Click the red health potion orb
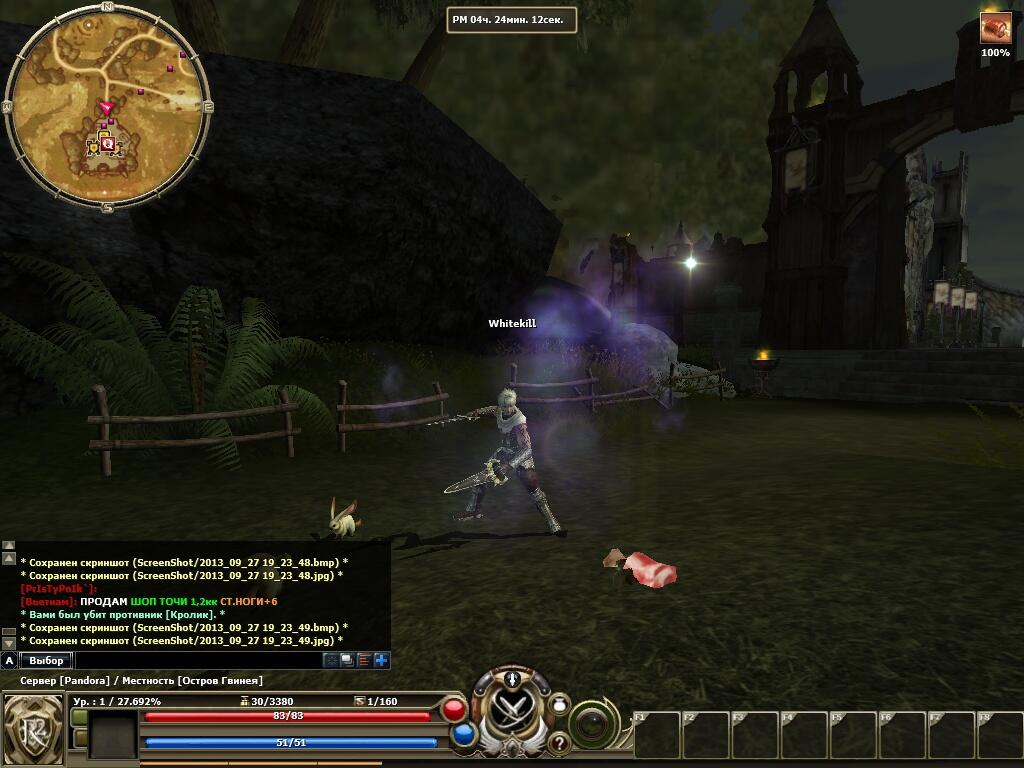This screenshot has width=1024, height=768. click(x=454, y=710)
